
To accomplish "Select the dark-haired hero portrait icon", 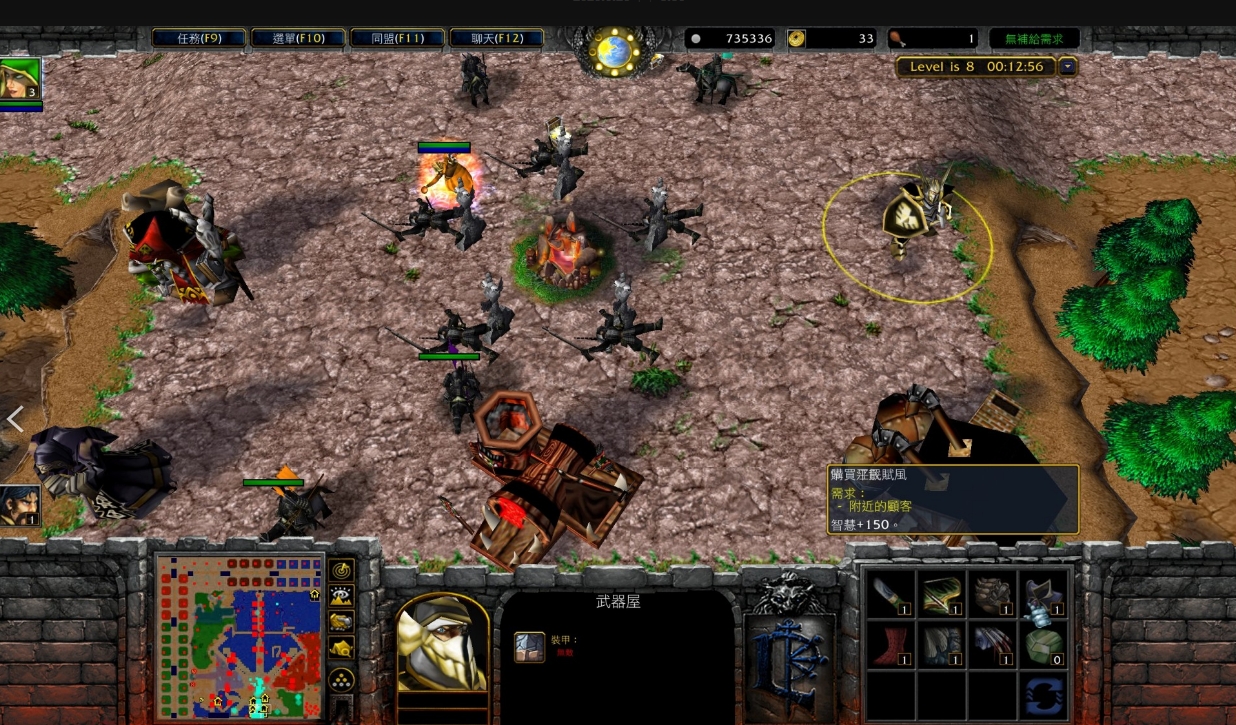I will tap(19, 505).
